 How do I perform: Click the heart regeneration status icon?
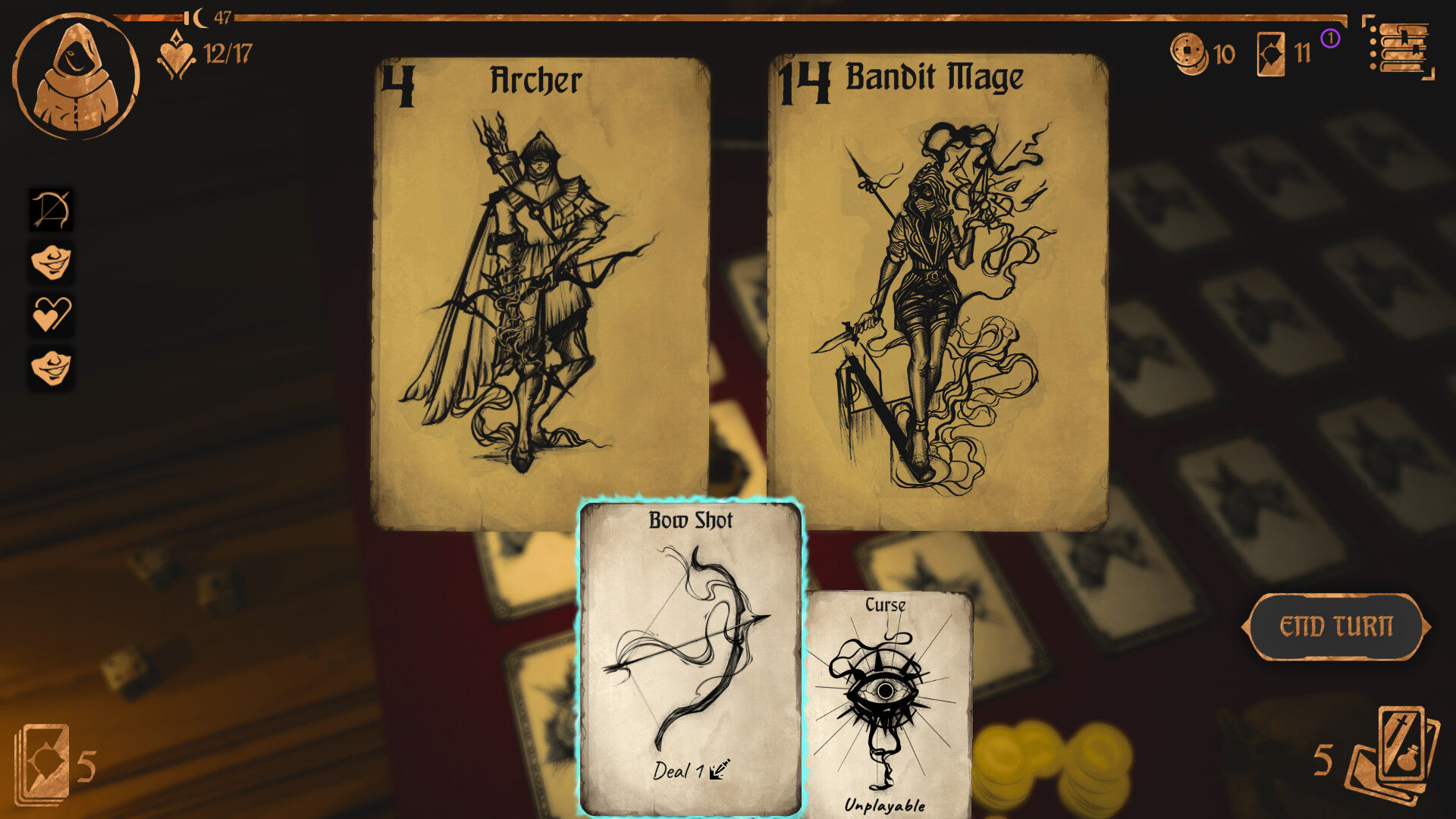point(51,315)
